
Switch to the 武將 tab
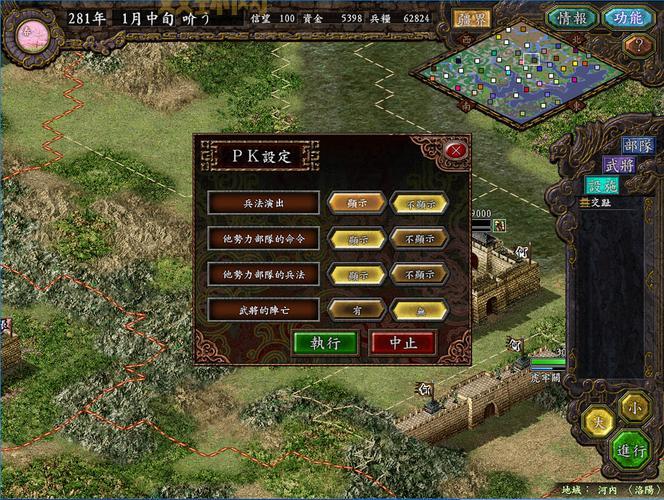619,165
